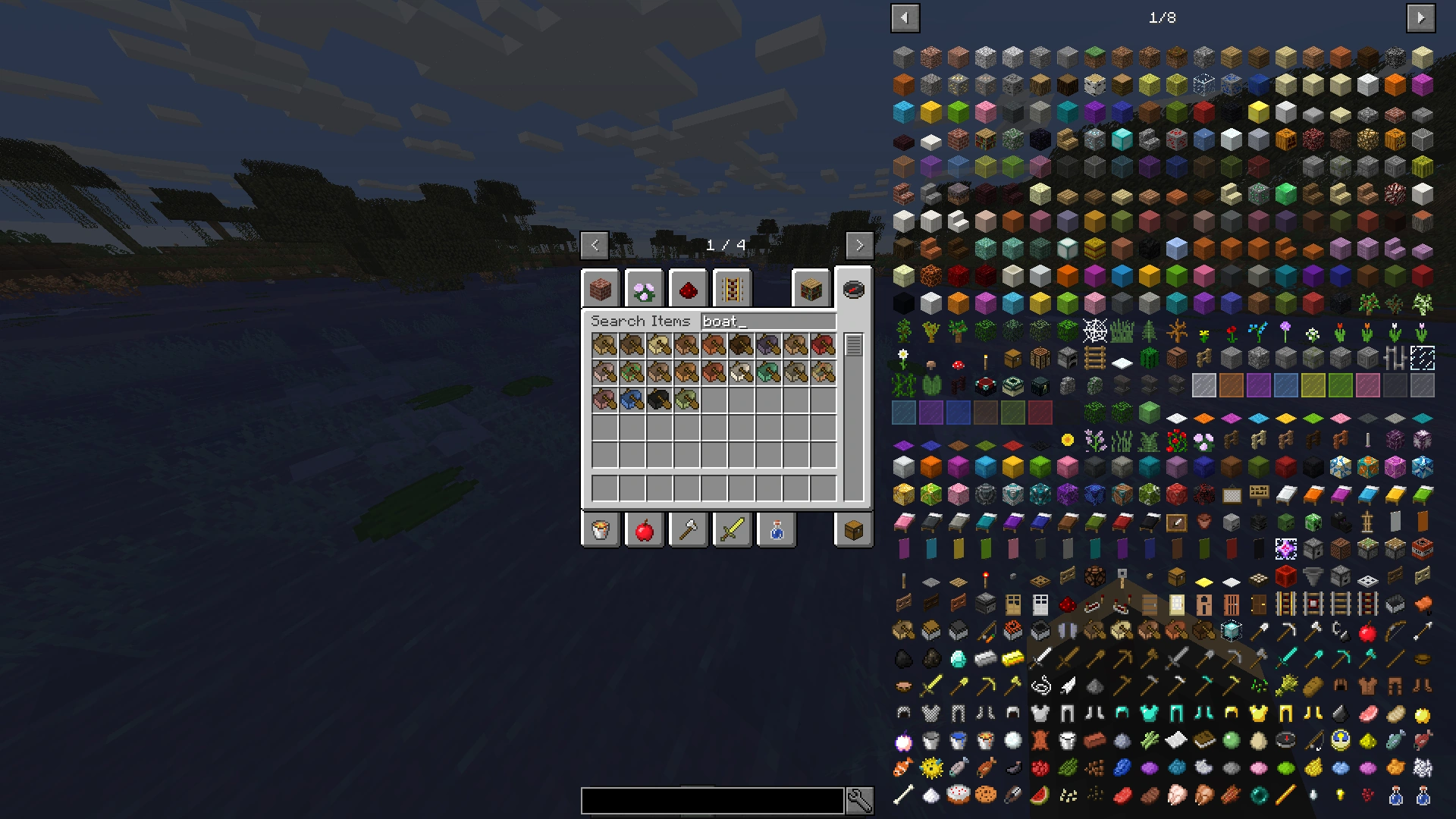The image size is (1456, 819).
Task: Take the blue boat from the search results
Action: pos(631,398)
